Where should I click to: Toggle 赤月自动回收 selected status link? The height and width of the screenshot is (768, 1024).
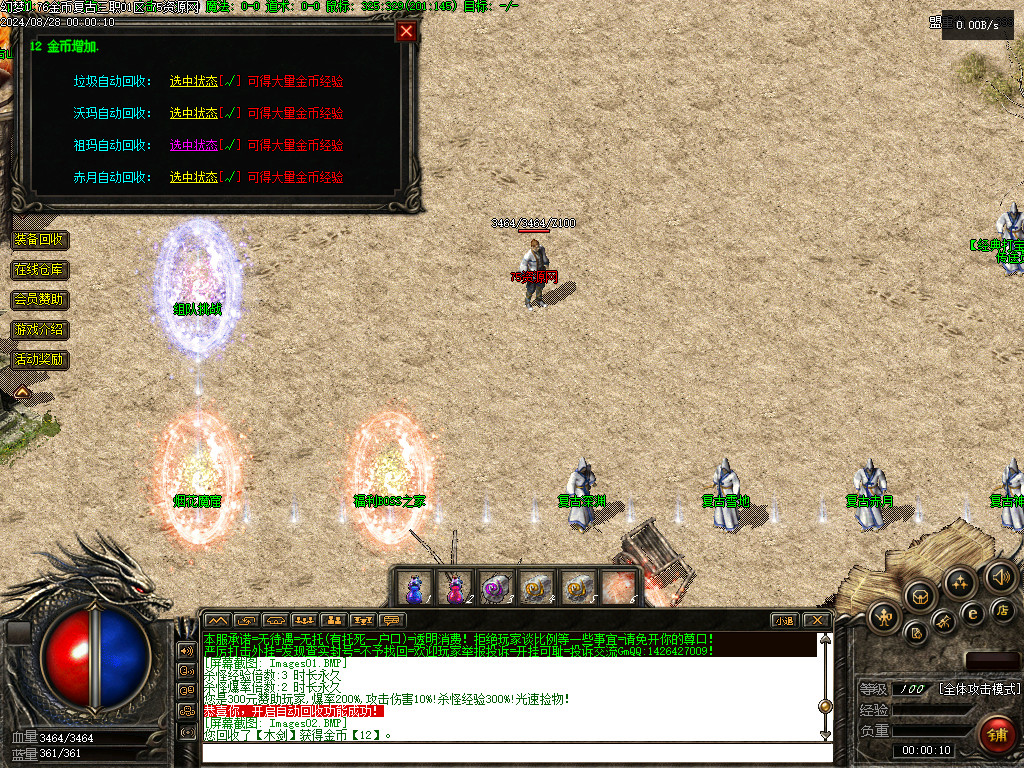click(193, 178)
